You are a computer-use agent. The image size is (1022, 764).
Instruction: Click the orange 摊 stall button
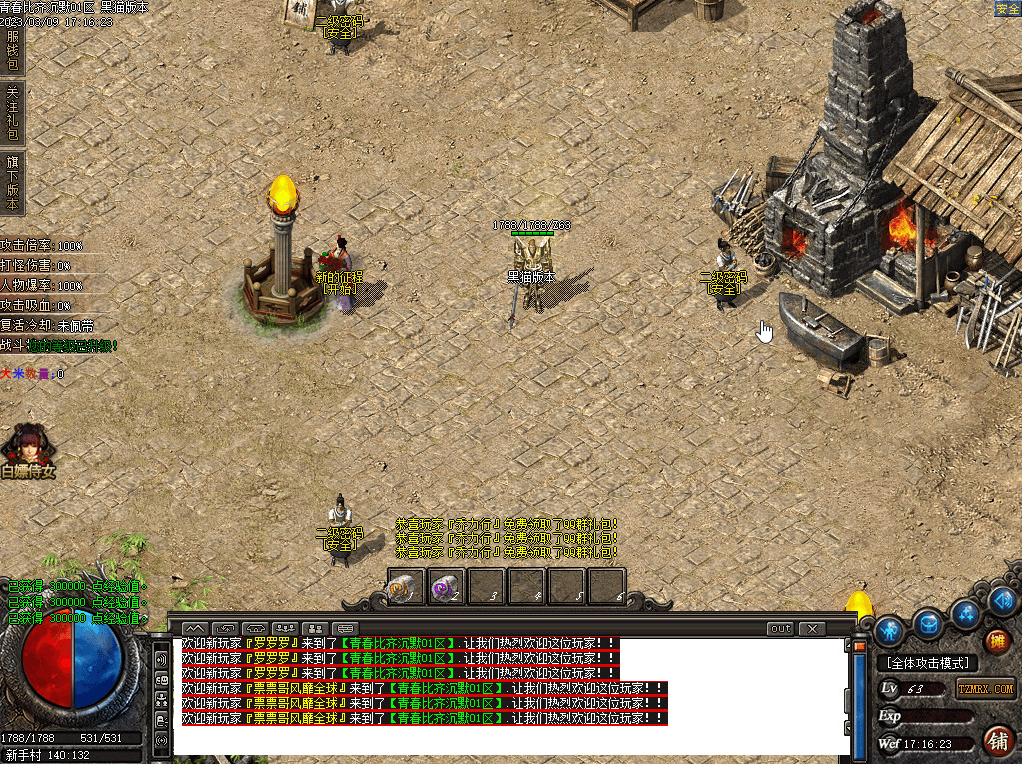pyautogui.click(x=996, y=642)
